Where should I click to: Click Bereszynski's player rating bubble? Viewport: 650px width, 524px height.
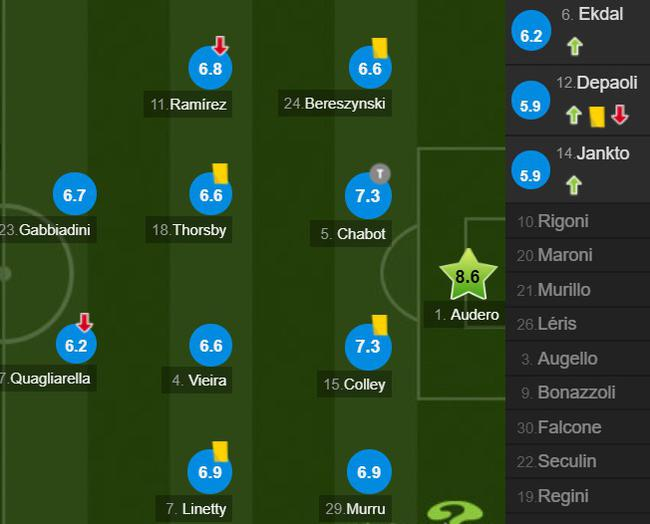pyautogui.click(x=370, y=69)
